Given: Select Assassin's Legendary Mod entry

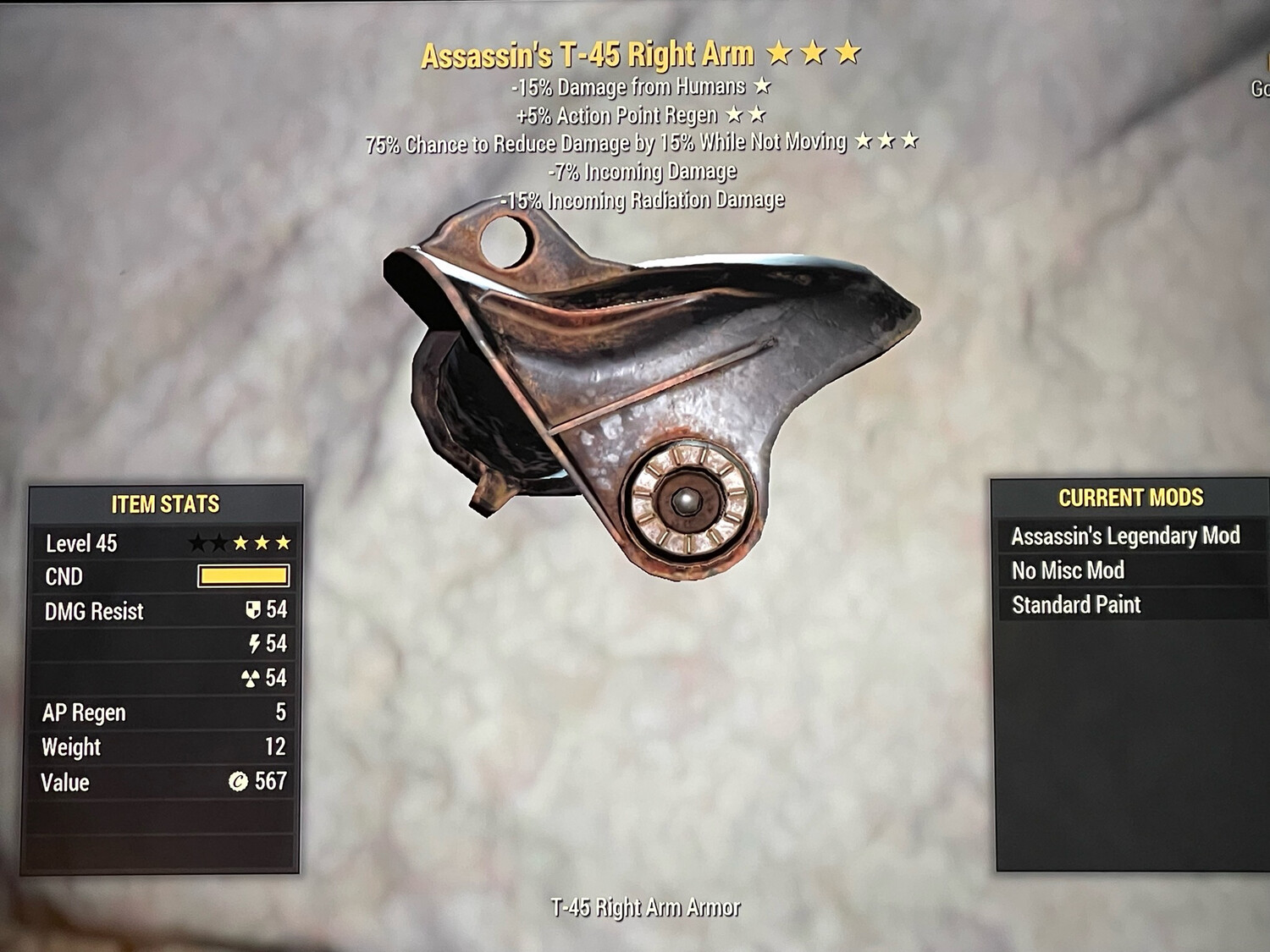Looking at the screenshot, I should (1126, 536).
